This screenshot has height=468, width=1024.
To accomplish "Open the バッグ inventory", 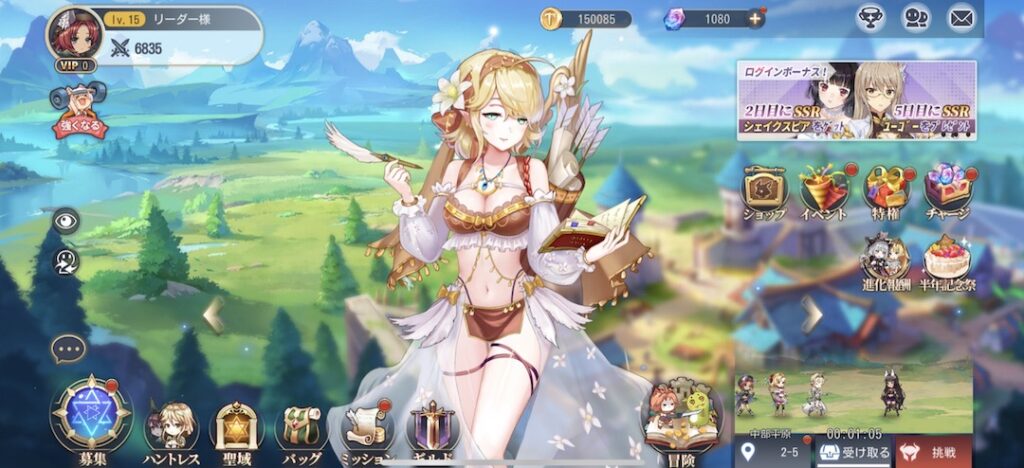I will [x=300, y=428].
